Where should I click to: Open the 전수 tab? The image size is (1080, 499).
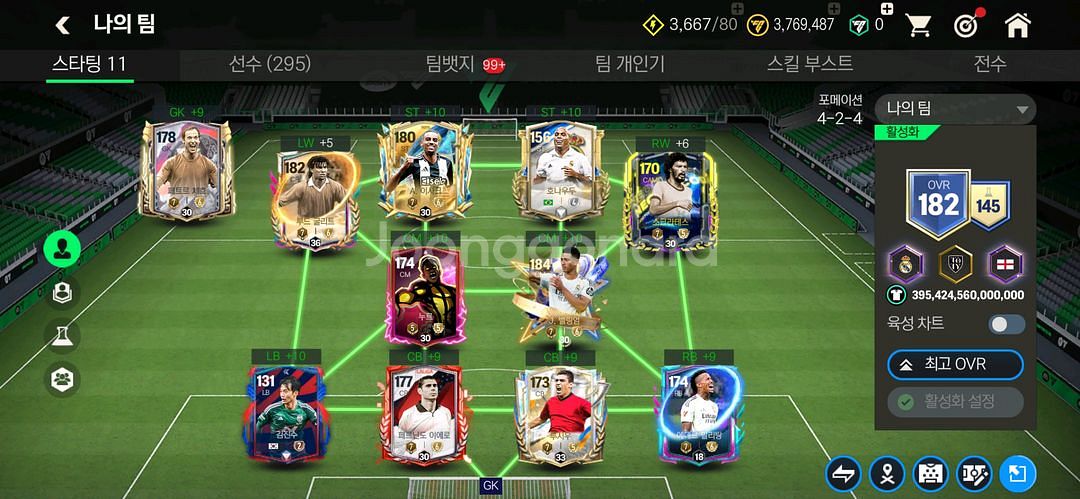pos(990,64)
